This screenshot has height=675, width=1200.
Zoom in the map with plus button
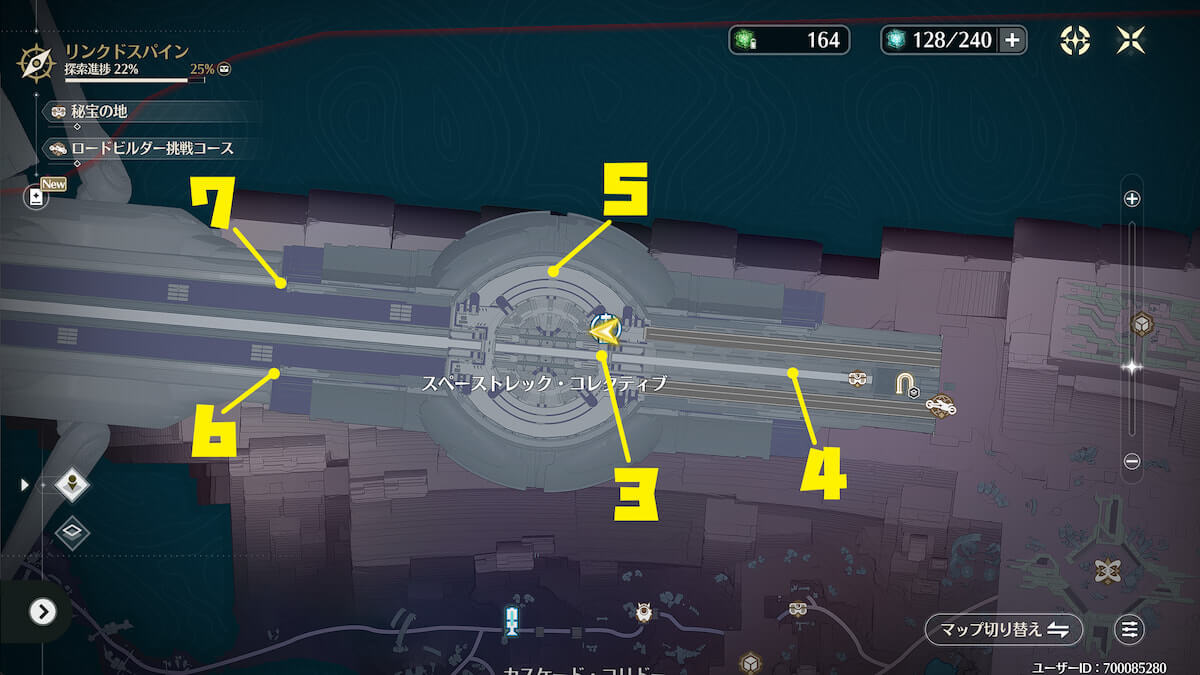(1132, 199)
